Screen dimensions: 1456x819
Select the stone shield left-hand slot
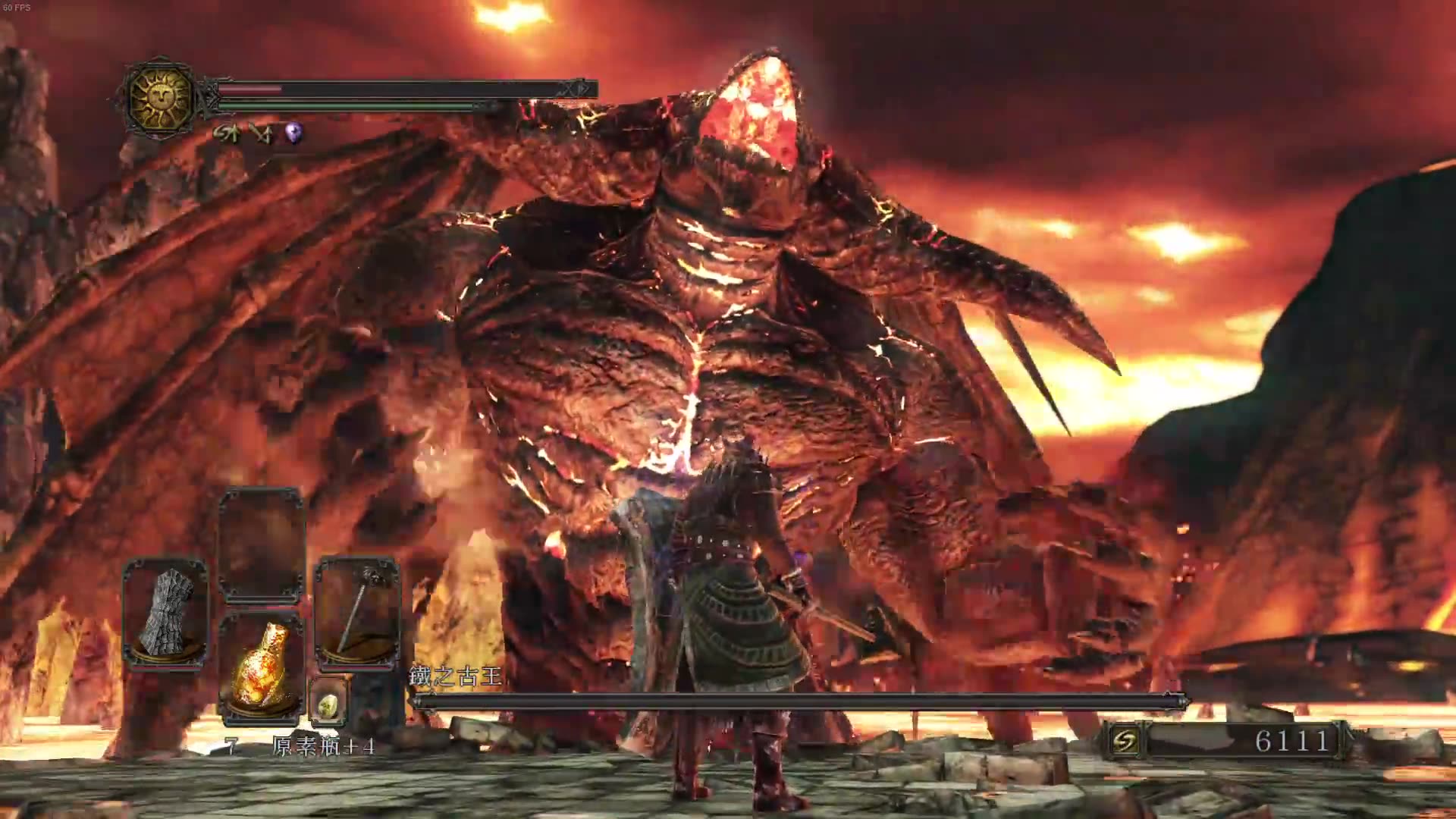165,613
